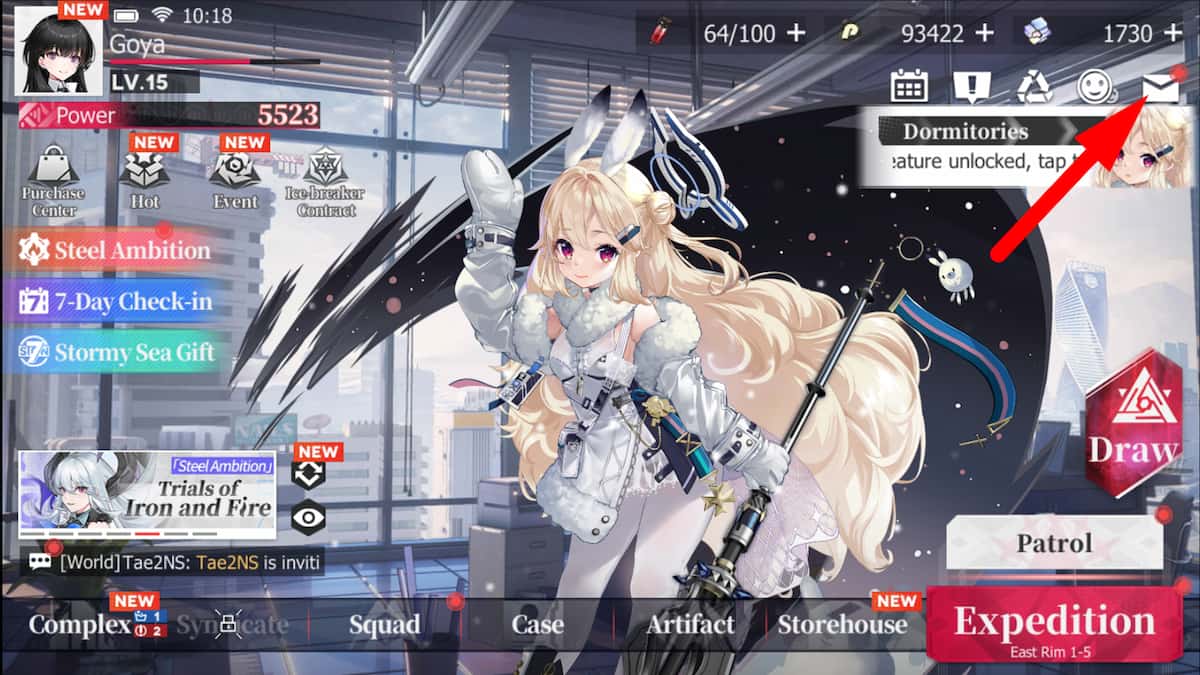1200x675 pixels.
Task: View the Trials of Iron and Fire banner
Action: pos(147,495)
